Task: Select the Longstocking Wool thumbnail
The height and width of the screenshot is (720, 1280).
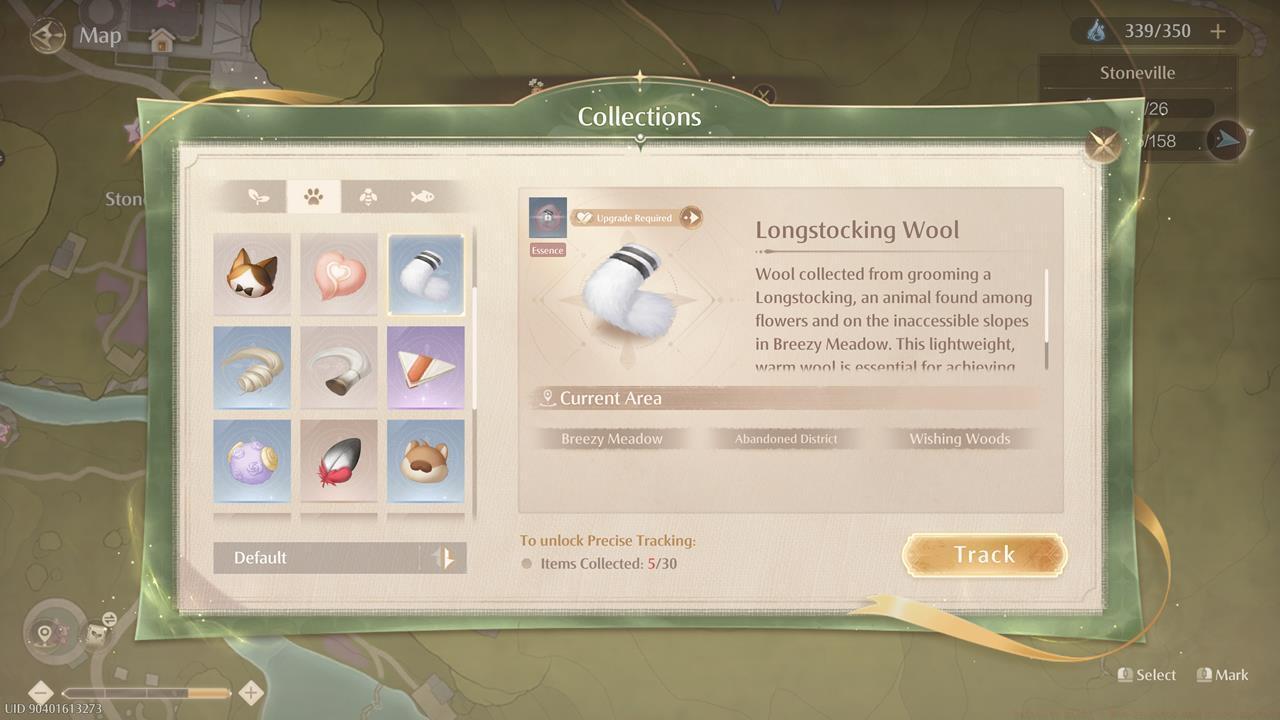Action: (426, 274)
